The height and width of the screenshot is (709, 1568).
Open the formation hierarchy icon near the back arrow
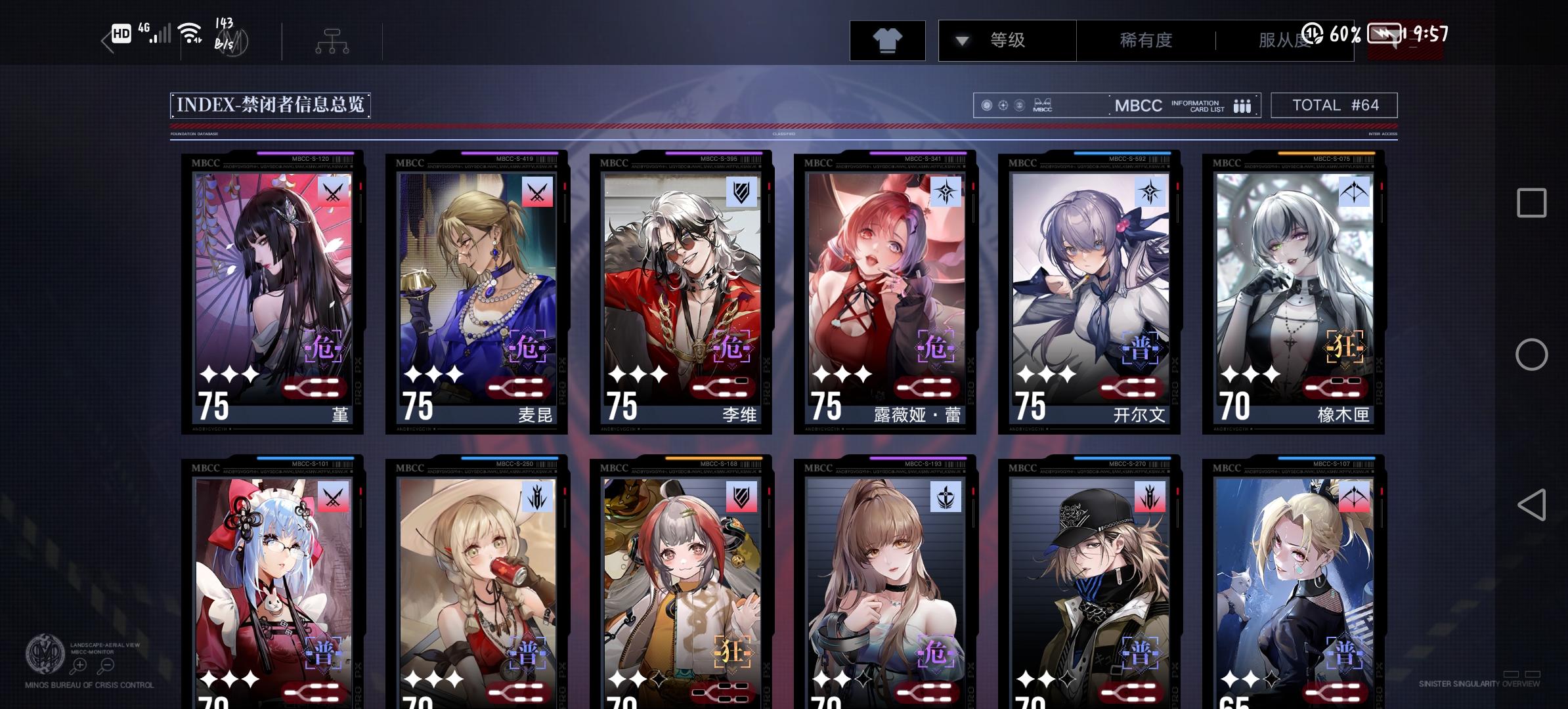coord(333,40)
